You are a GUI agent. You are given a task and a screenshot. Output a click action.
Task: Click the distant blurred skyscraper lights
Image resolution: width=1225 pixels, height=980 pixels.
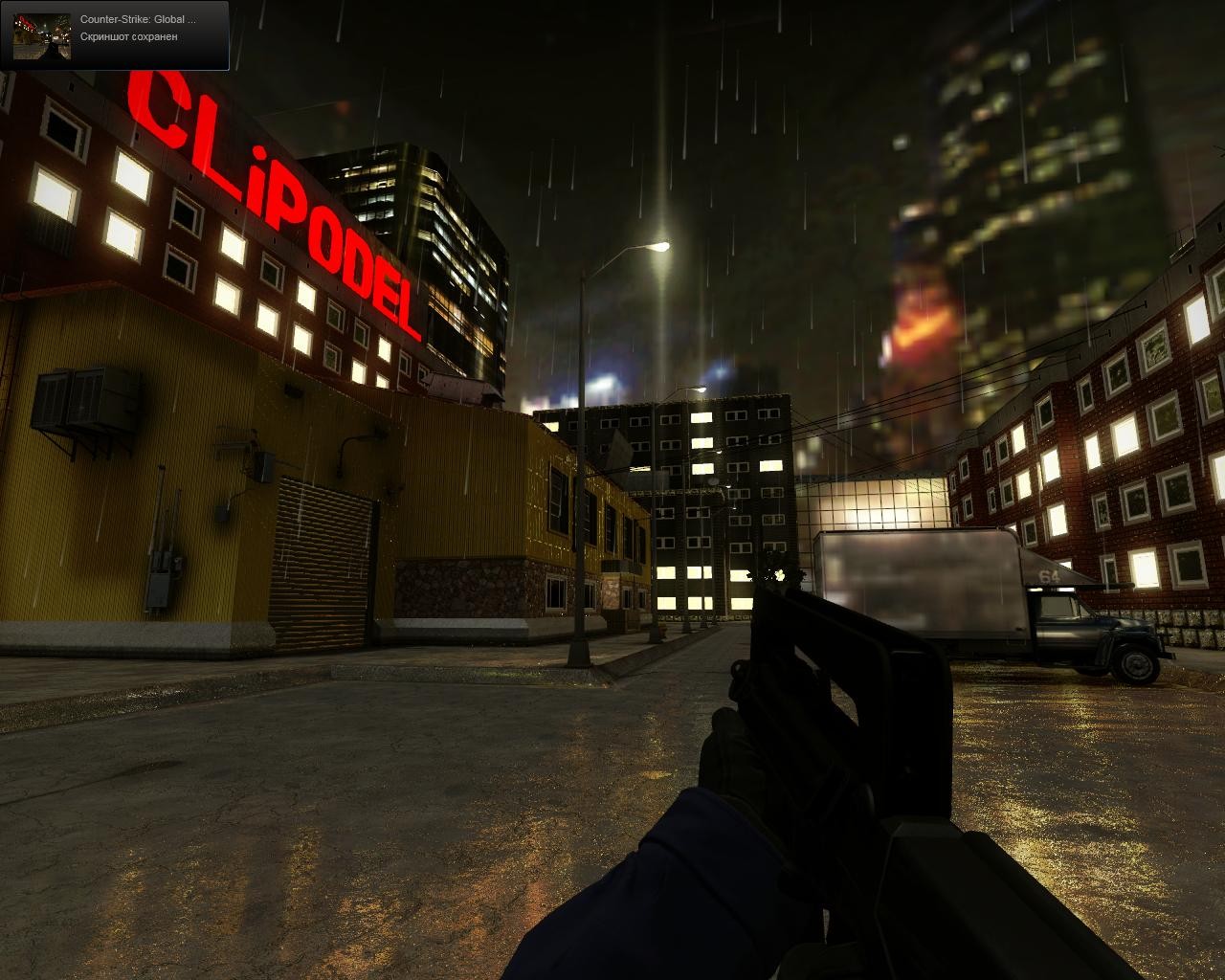1005,191
